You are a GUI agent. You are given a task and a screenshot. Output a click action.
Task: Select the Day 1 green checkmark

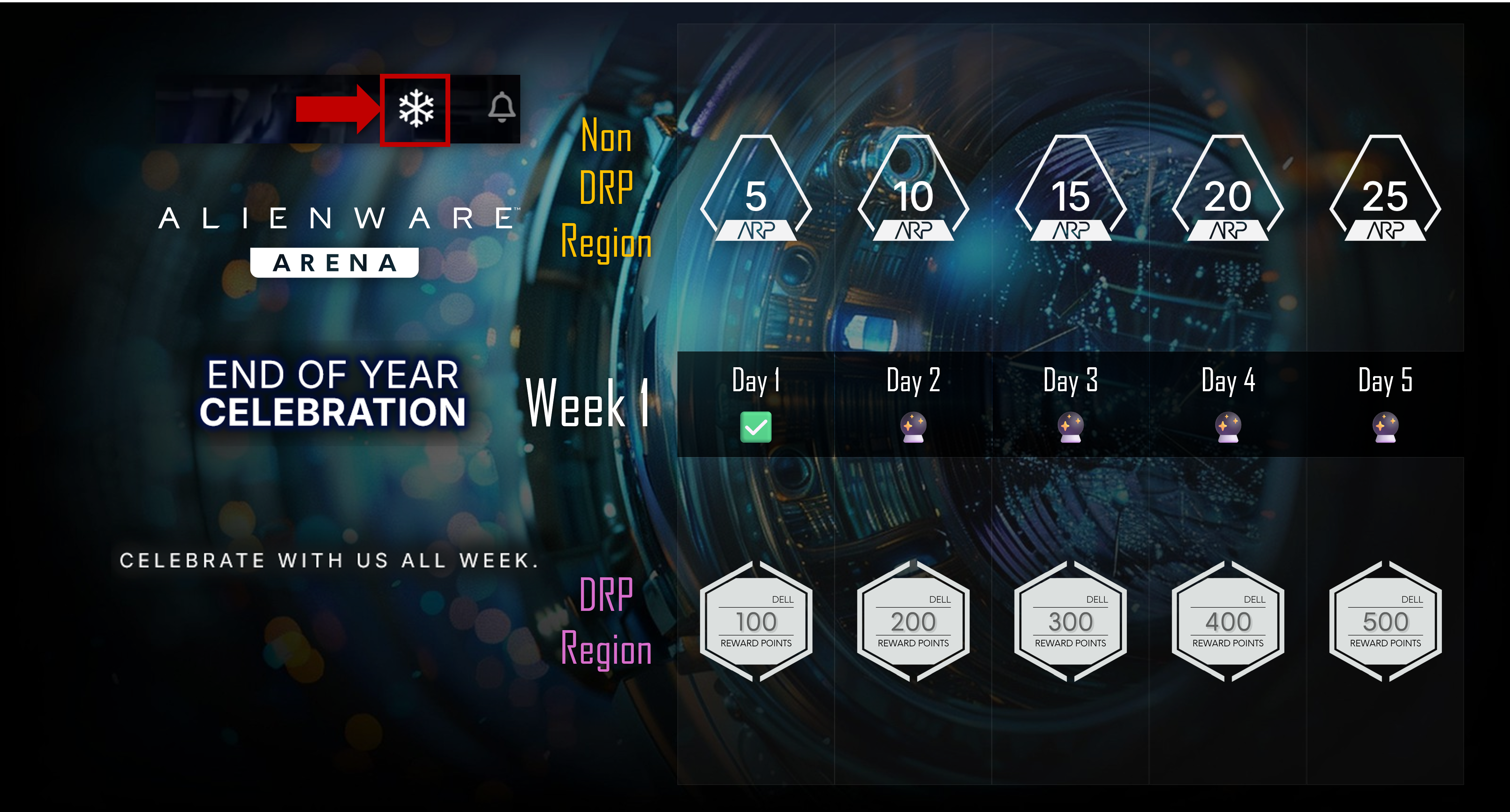[x=756, y=427]
